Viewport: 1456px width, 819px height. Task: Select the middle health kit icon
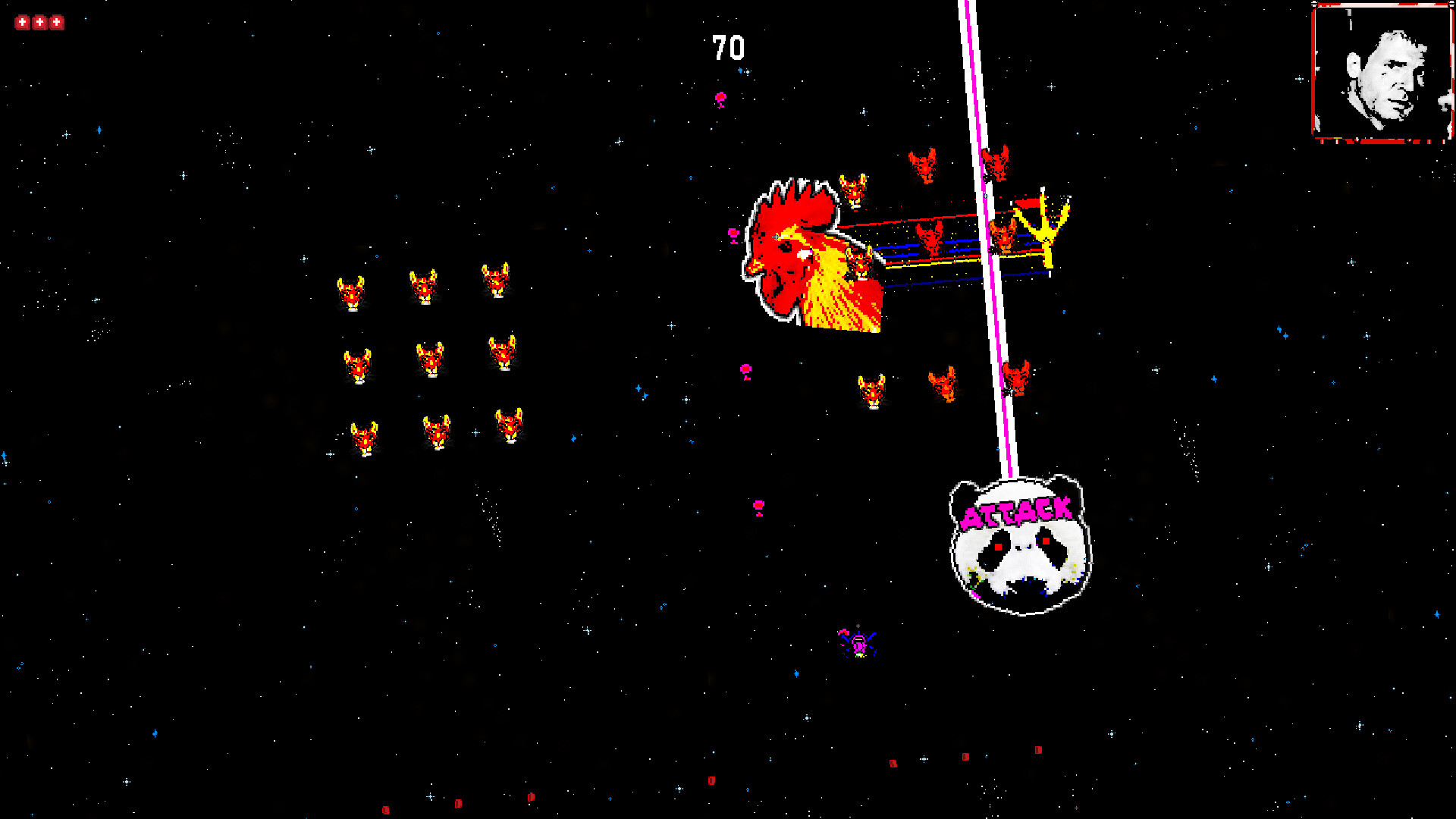[39, 21]
